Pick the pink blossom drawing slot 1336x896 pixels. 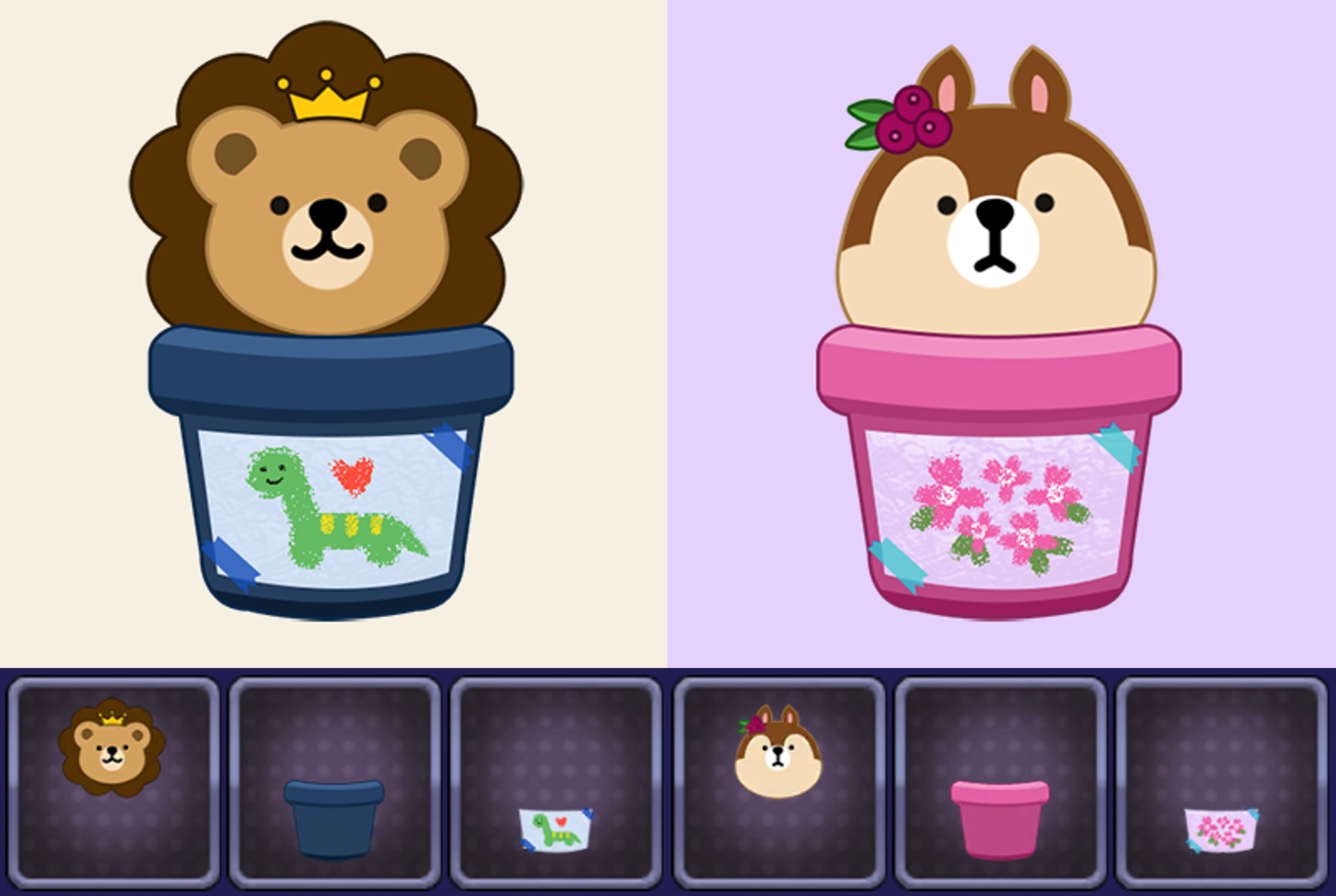click(x=1221, y=782)
